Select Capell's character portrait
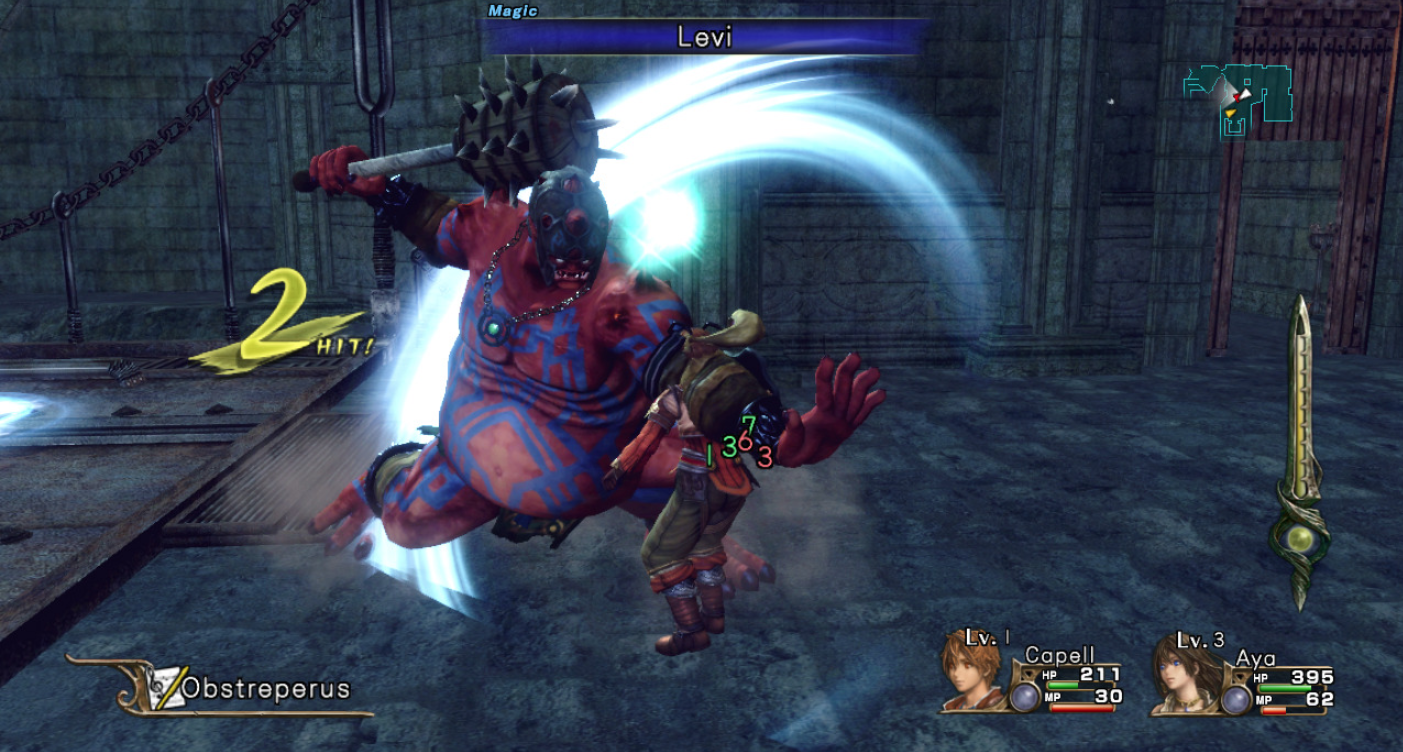Screen dimensions: 1403x752 click(x=971, y=670)
